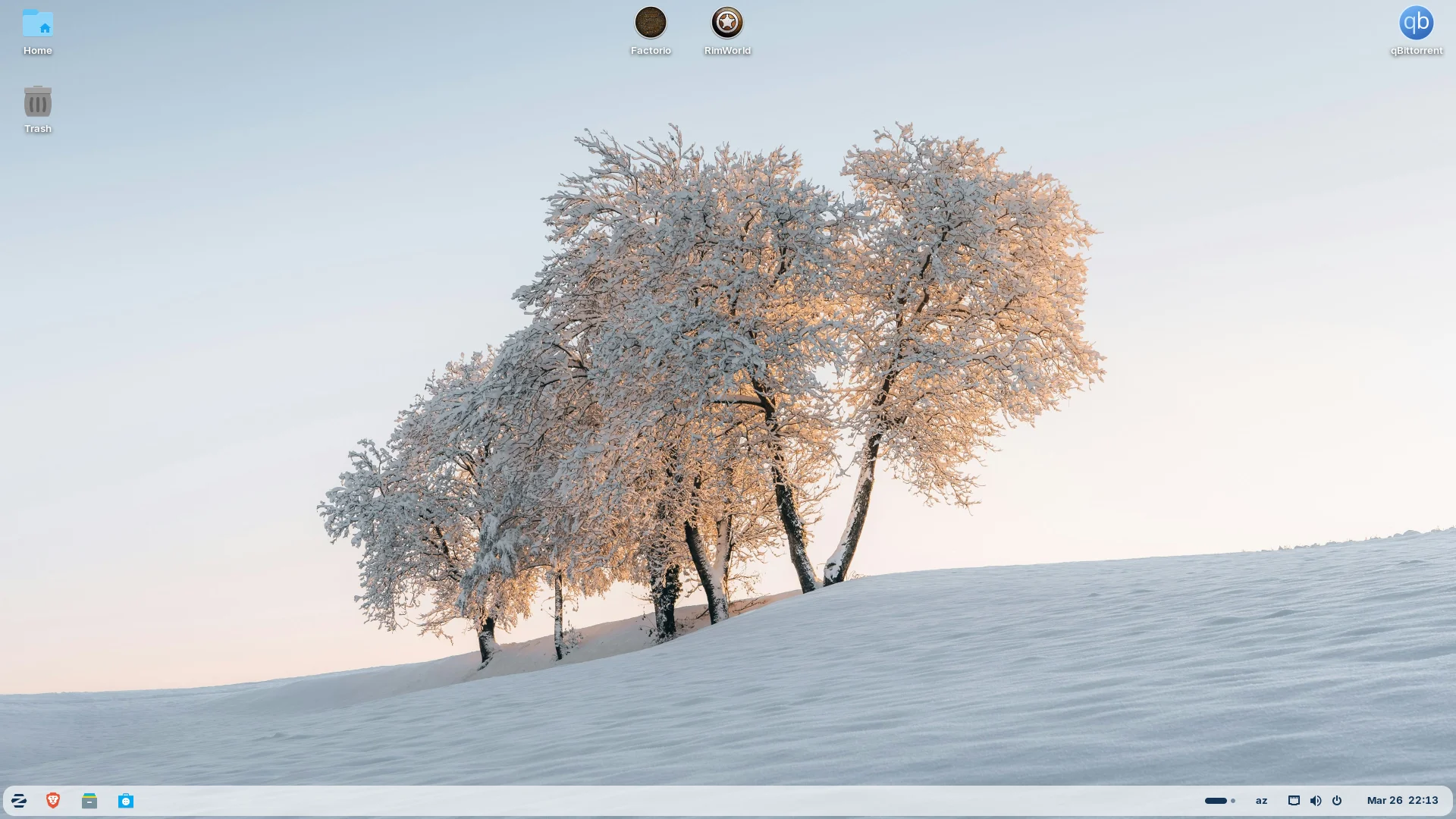Switch the "az" keyboard layout
Viewport: 1456px width, 819px height.
[x=1261, y=800]
